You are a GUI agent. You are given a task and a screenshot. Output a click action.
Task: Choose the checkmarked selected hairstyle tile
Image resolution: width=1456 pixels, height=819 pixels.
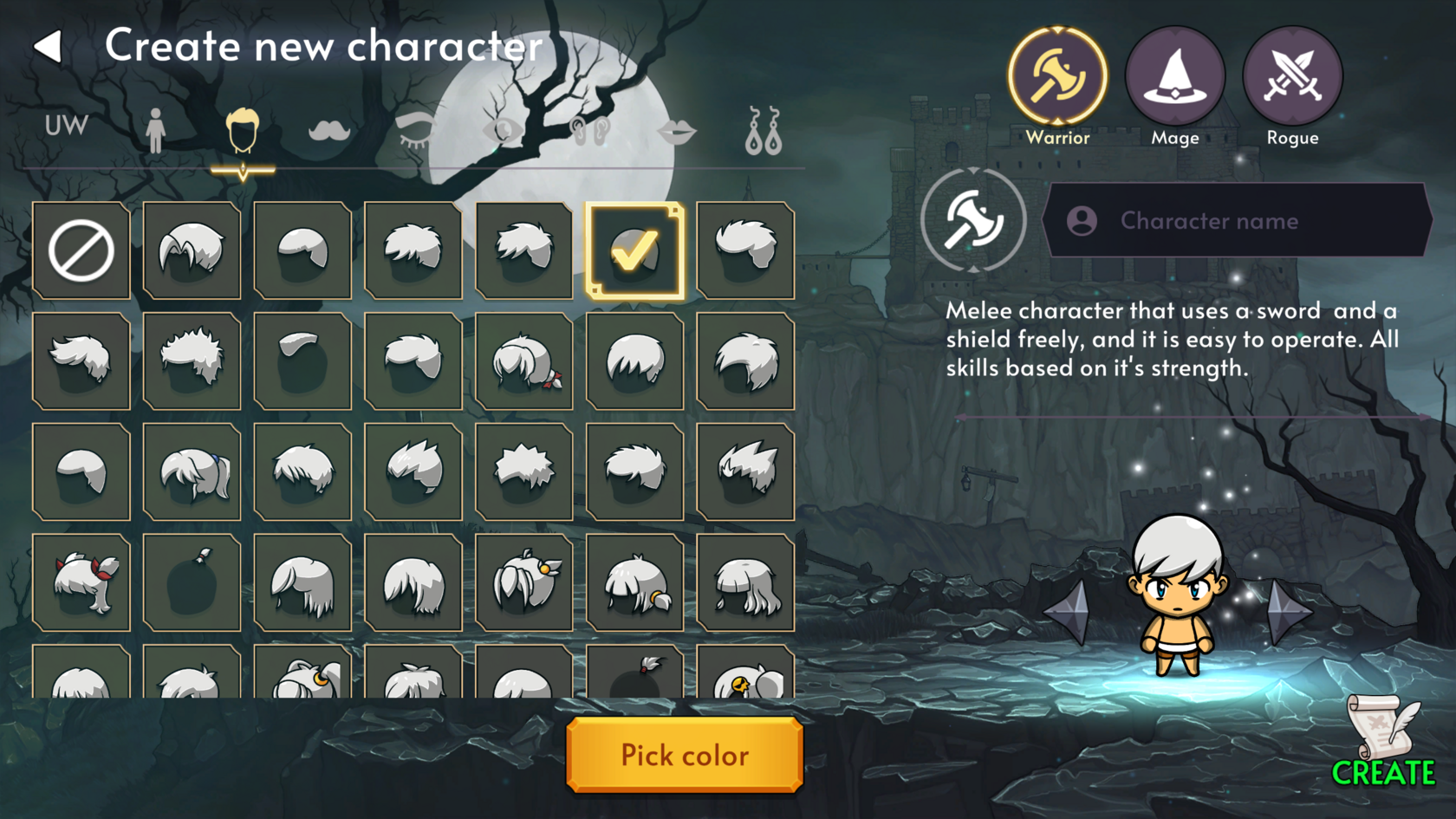click(x=634, y=250)
